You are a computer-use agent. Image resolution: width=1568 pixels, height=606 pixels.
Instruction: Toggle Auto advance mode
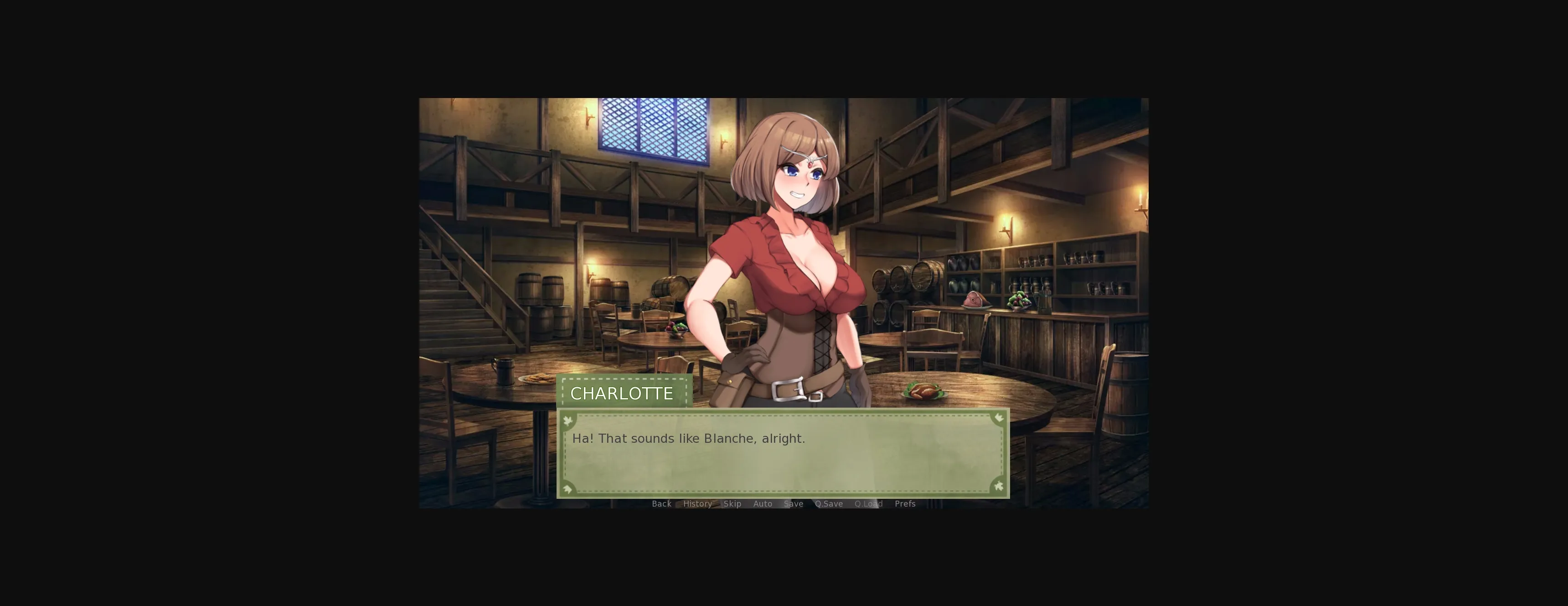762,504
